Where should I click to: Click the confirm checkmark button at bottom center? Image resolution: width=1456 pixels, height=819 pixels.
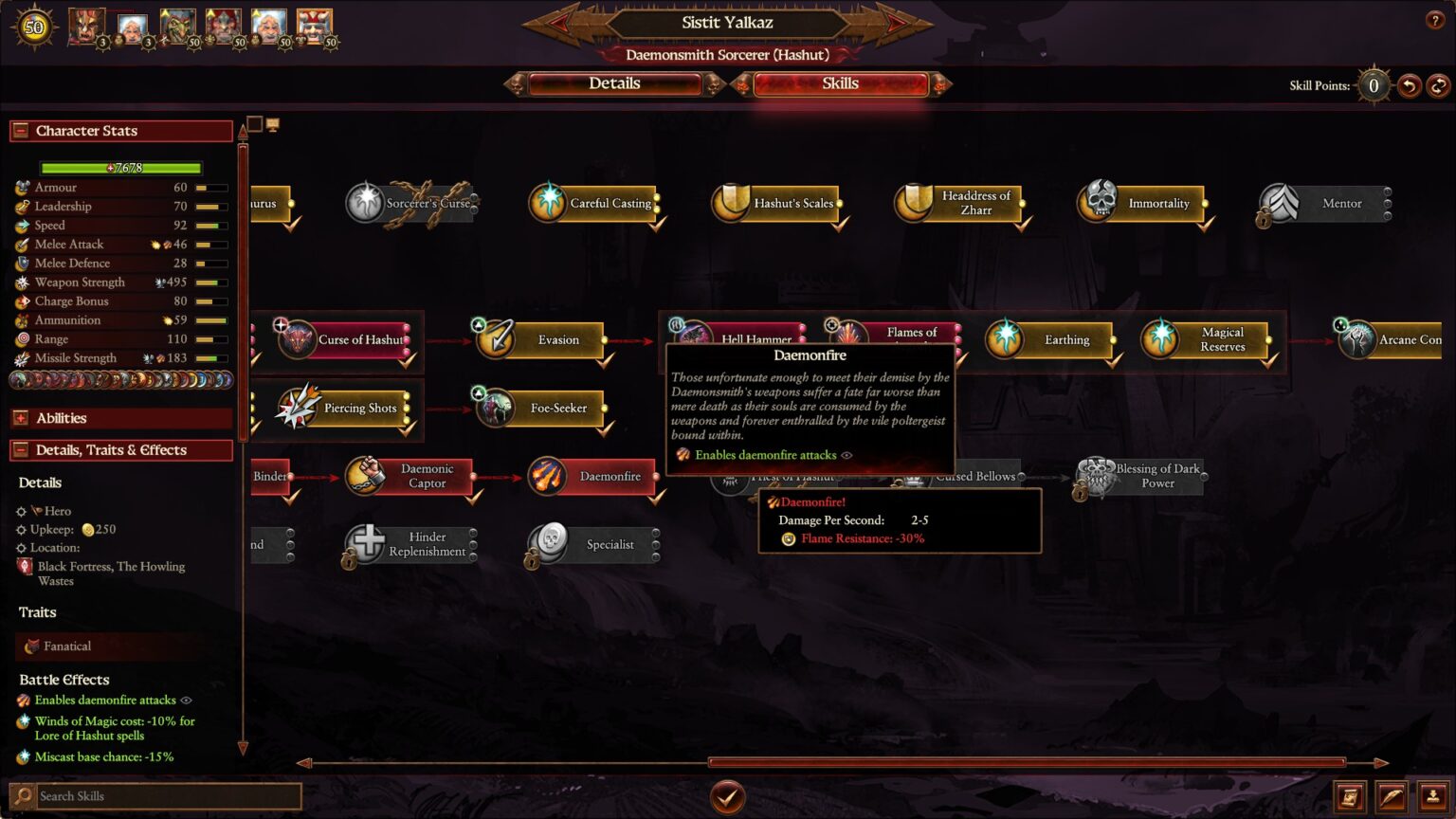pos(728,796)
